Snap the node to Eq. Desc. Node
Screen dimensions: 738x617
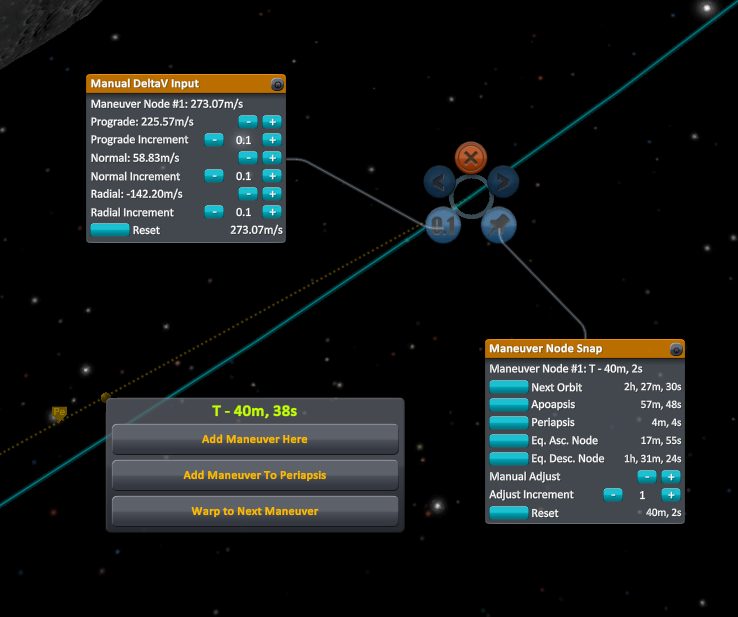(508, 459)
